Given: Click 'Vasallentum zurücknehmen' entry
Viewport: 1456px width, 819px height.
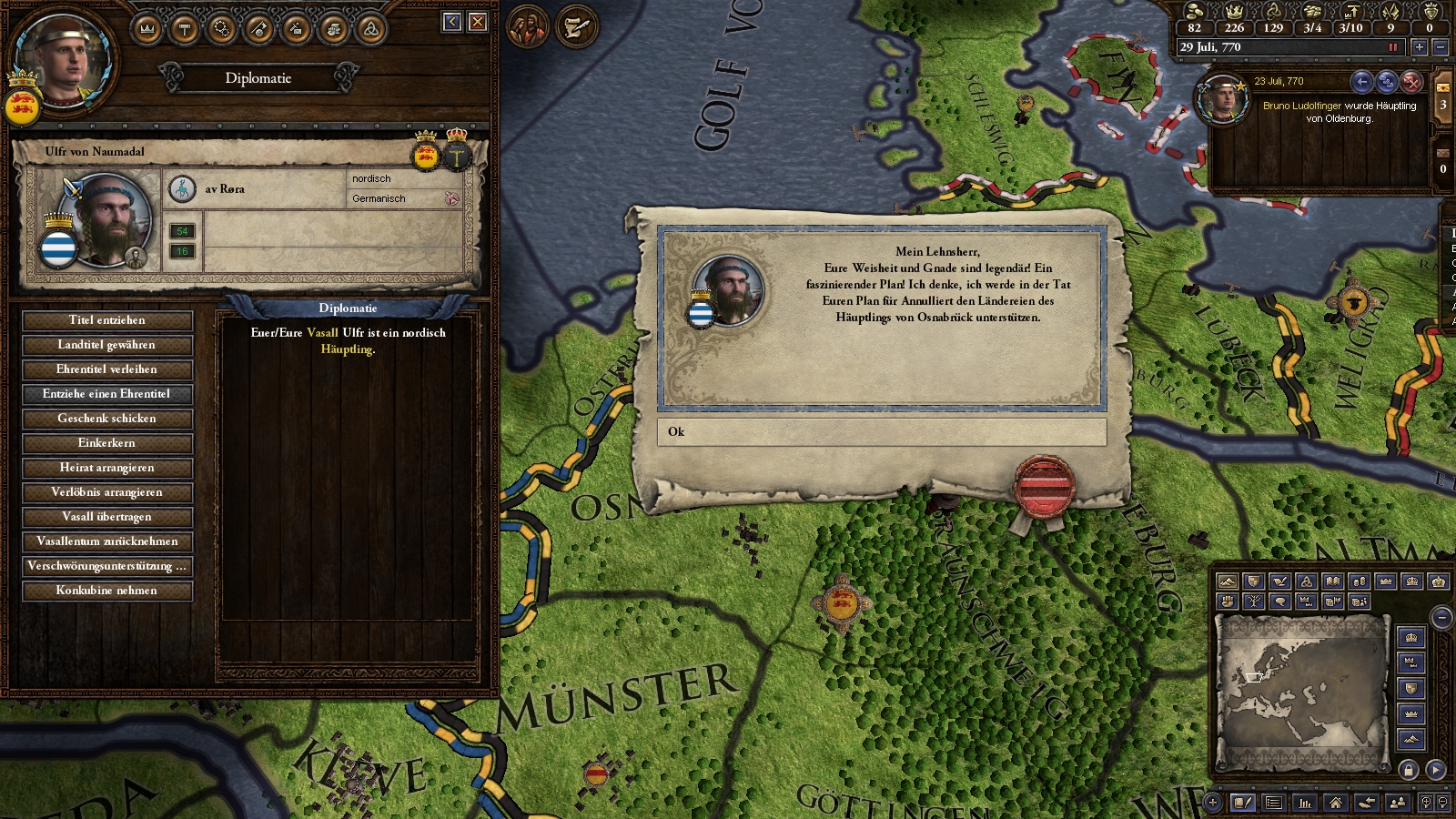Looking at the screenshot, I should point(107,541).
